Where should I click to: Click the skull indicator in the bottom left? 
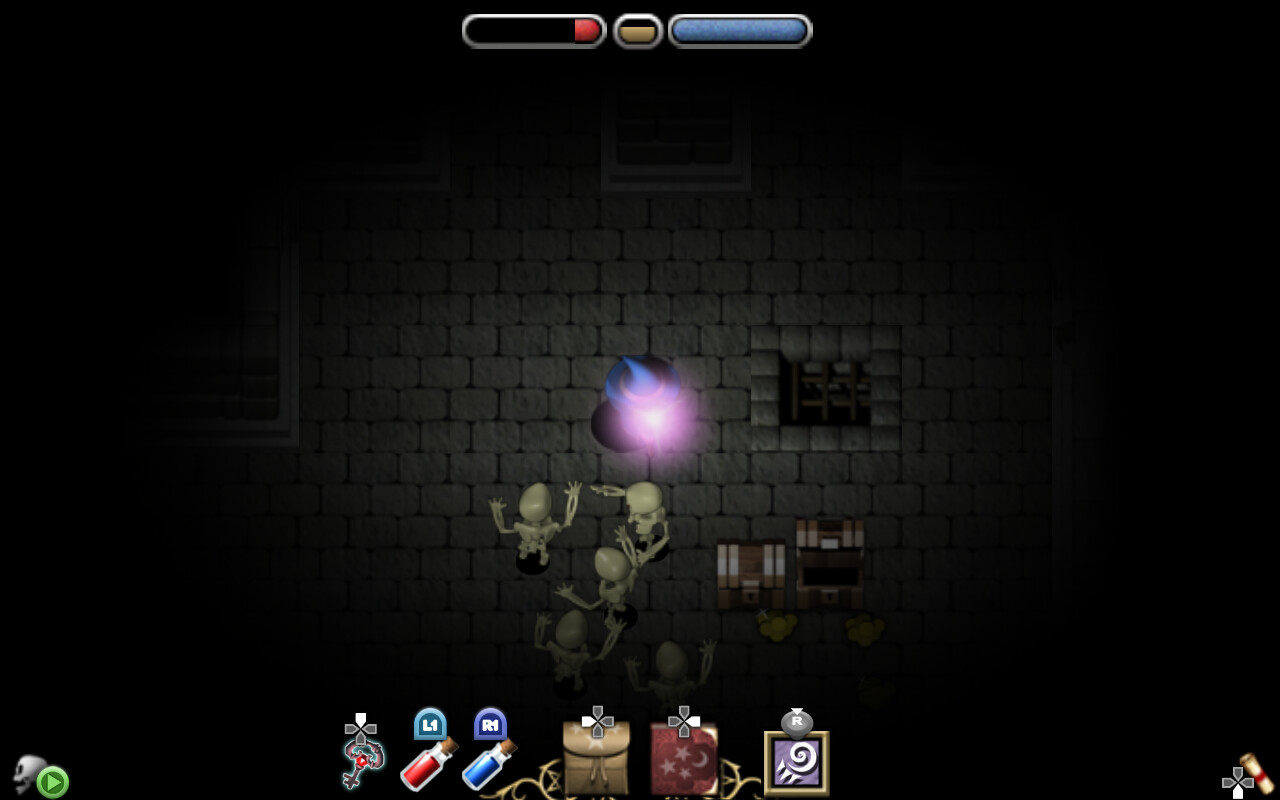point(30,770)
